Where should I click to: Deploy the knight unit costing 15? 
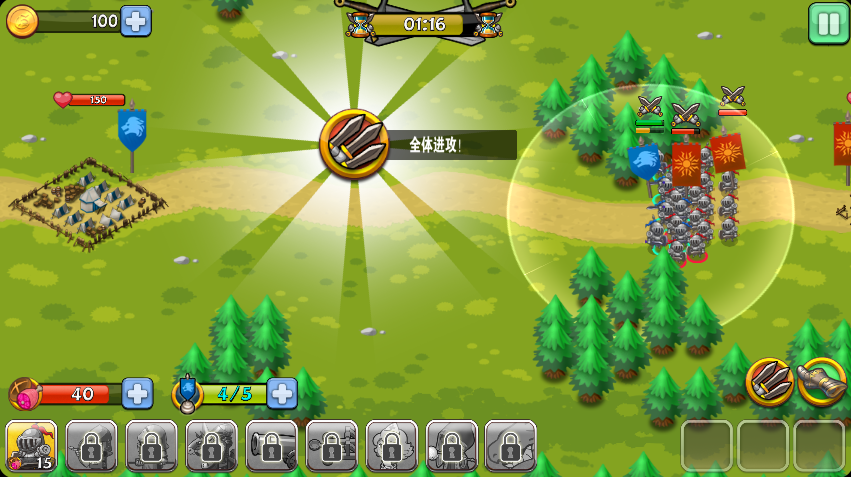31,446
